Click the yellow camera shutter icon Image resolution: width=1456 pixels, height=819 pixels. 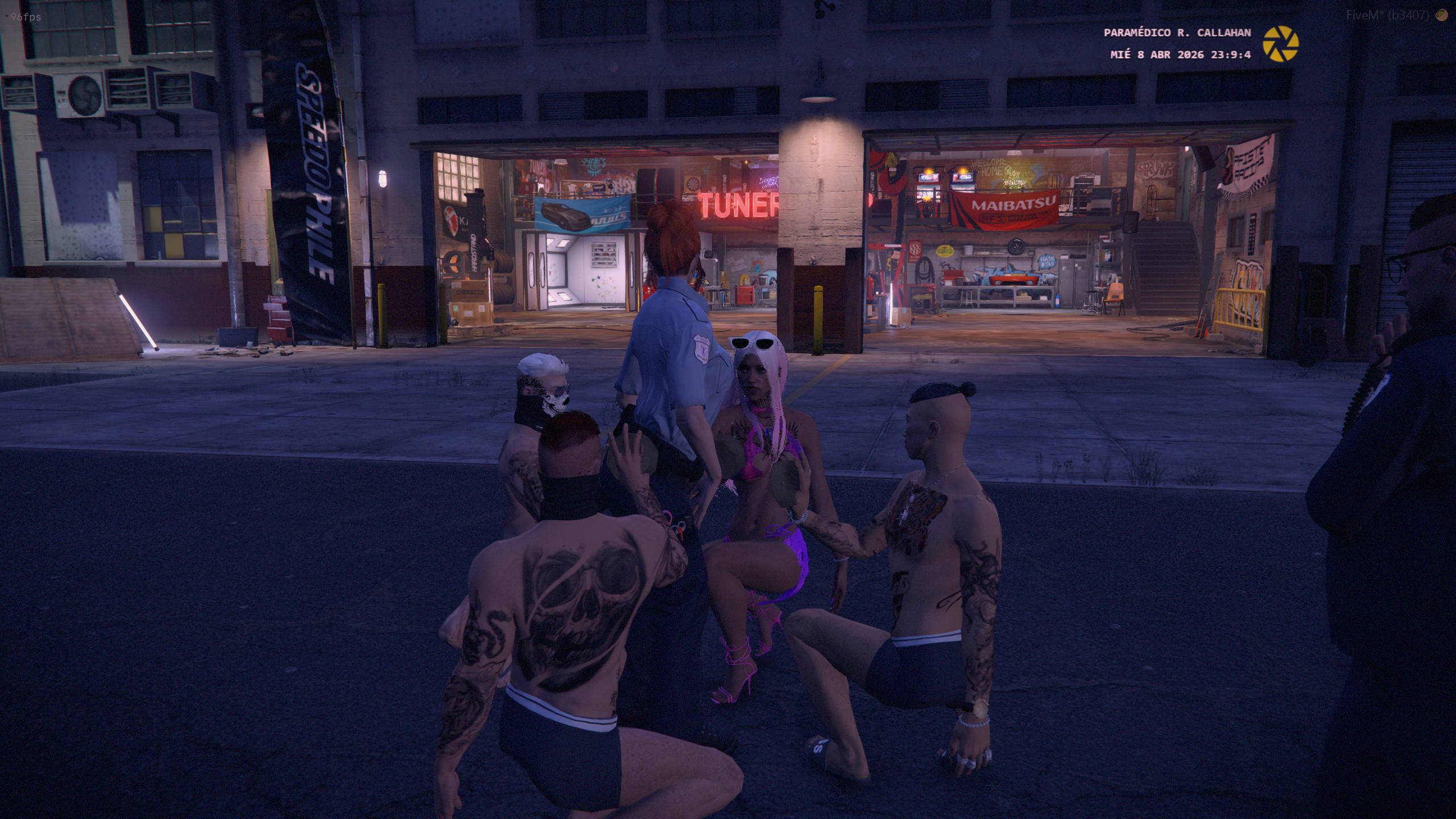pos(1280,44)
